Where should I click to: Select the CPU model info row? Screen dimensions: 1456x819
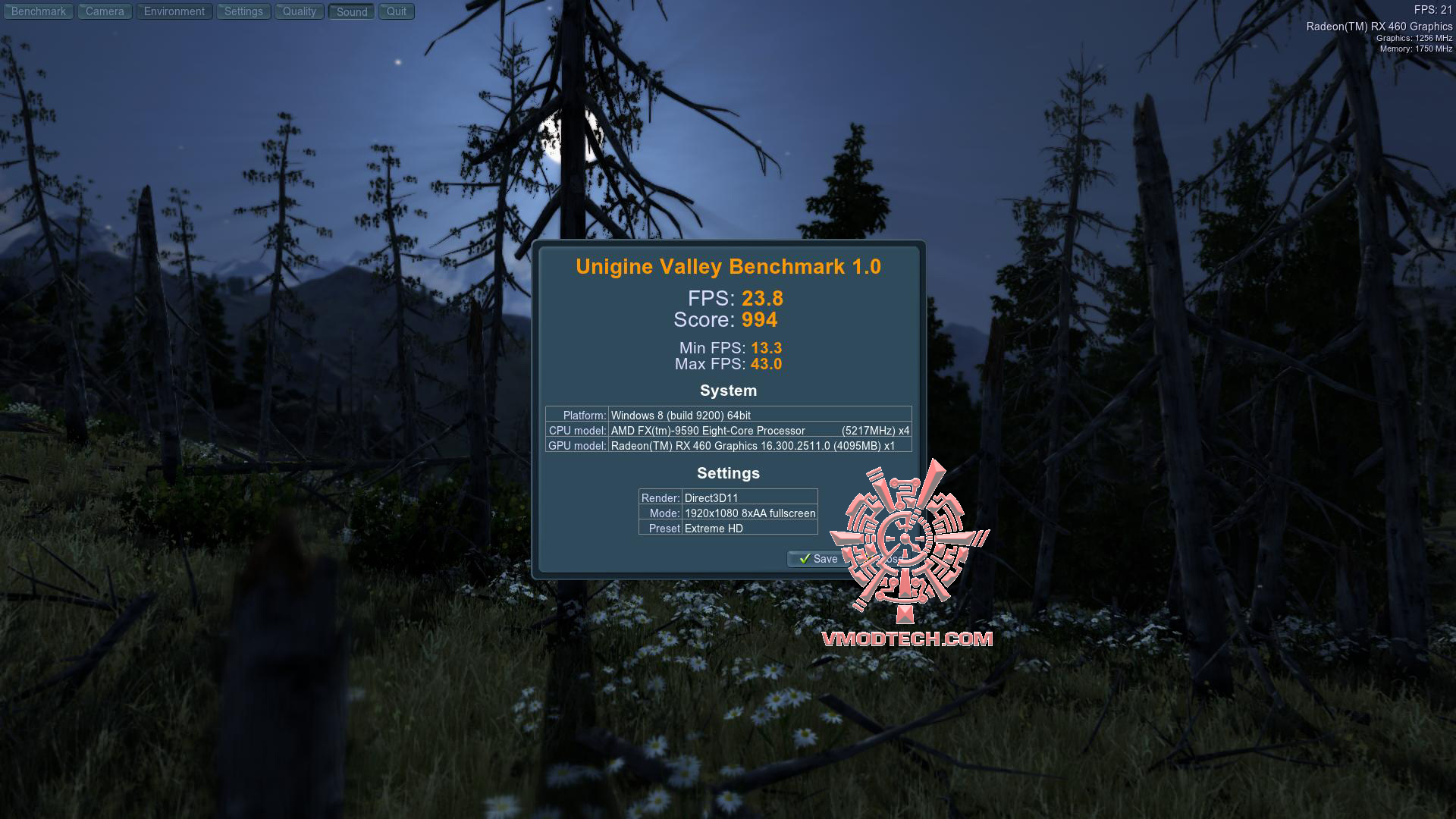pos(728,430)
